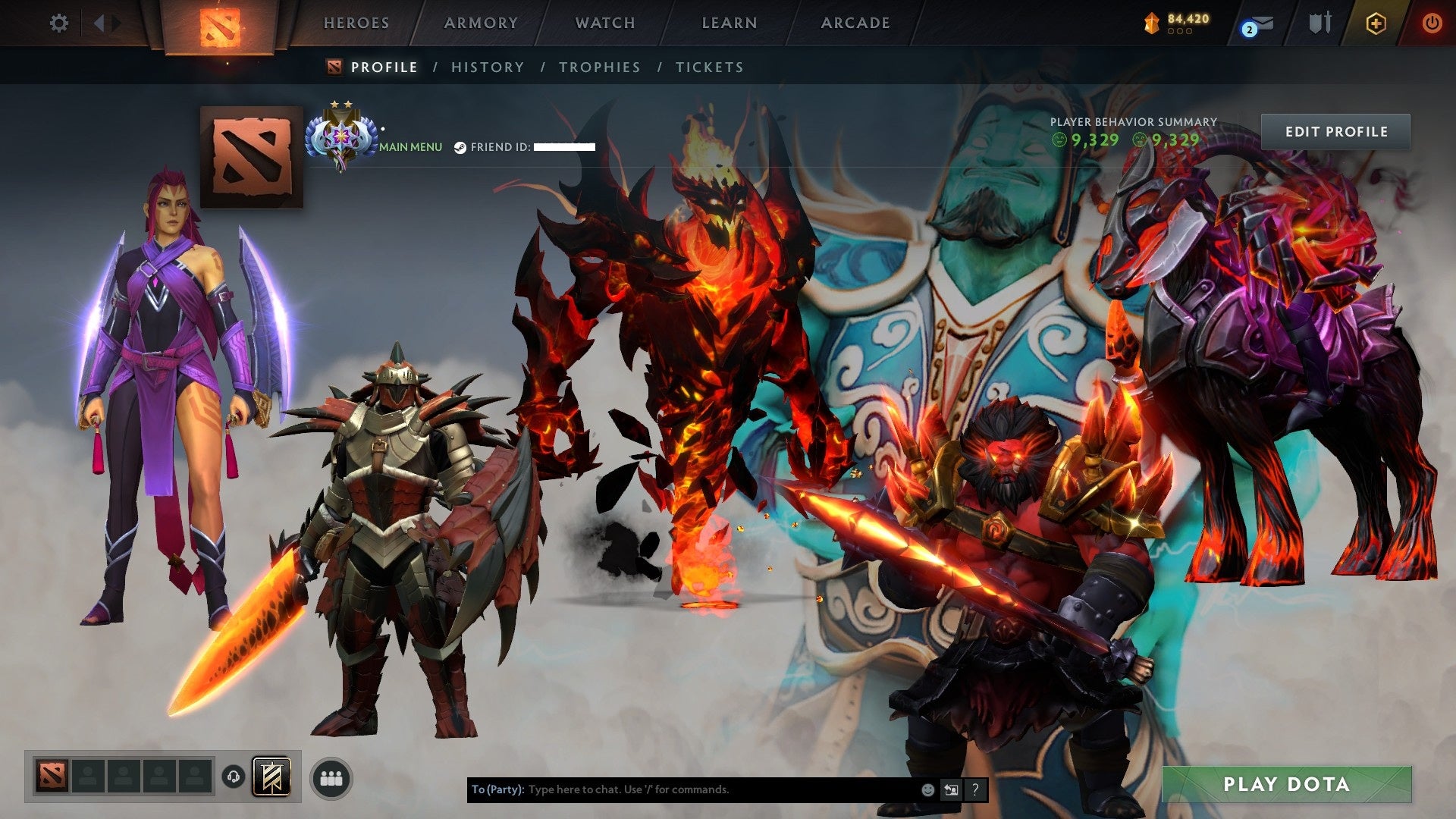This screenshot has width=1456, height=819.
Task: Select the ARCADE menu item
Action: point(855,23)
